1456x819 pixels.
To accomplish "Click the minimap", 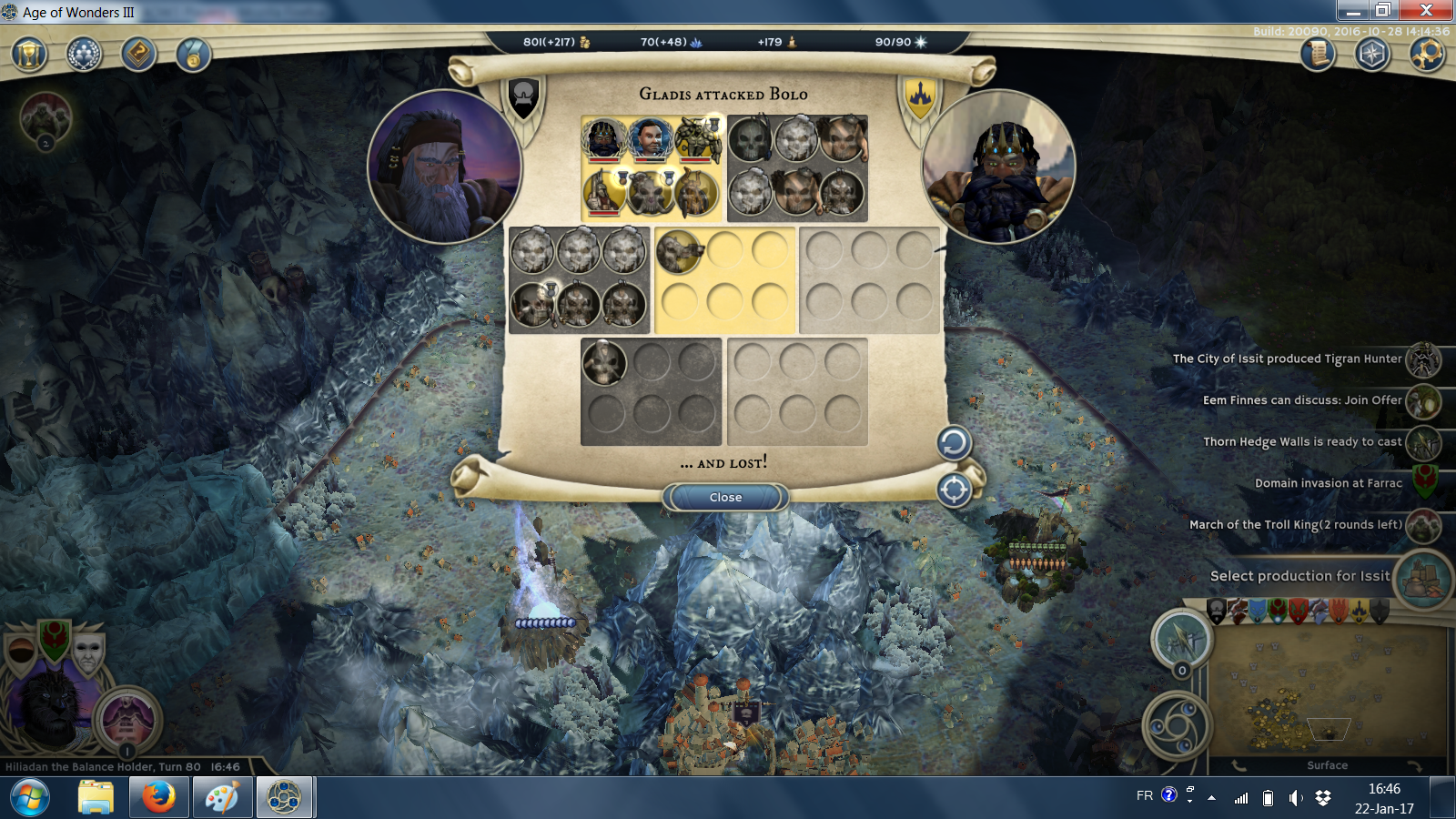I will (x=1327, y=693).
